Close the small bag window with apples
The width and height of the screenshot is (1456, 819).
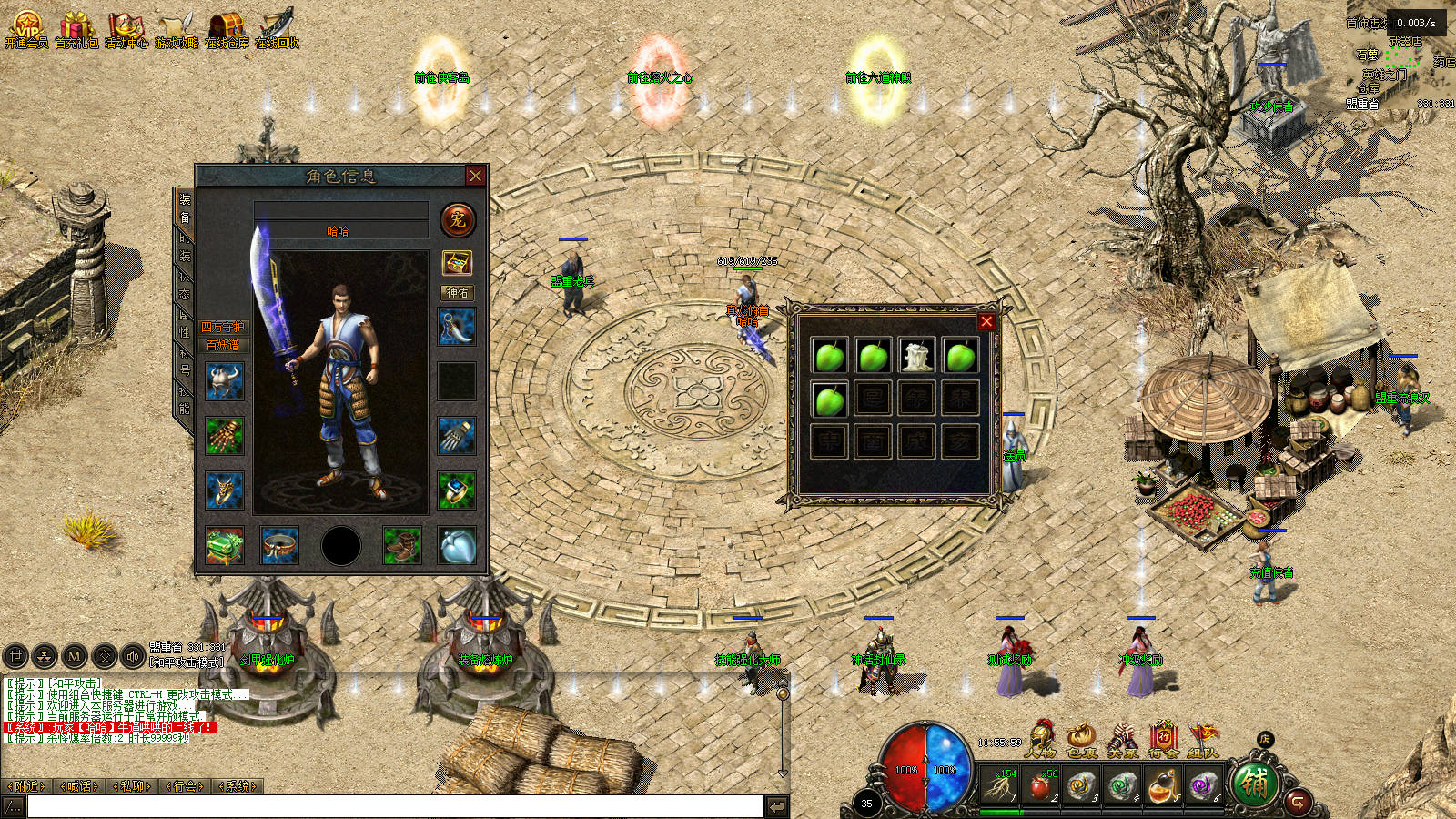(x=986, y=321)
